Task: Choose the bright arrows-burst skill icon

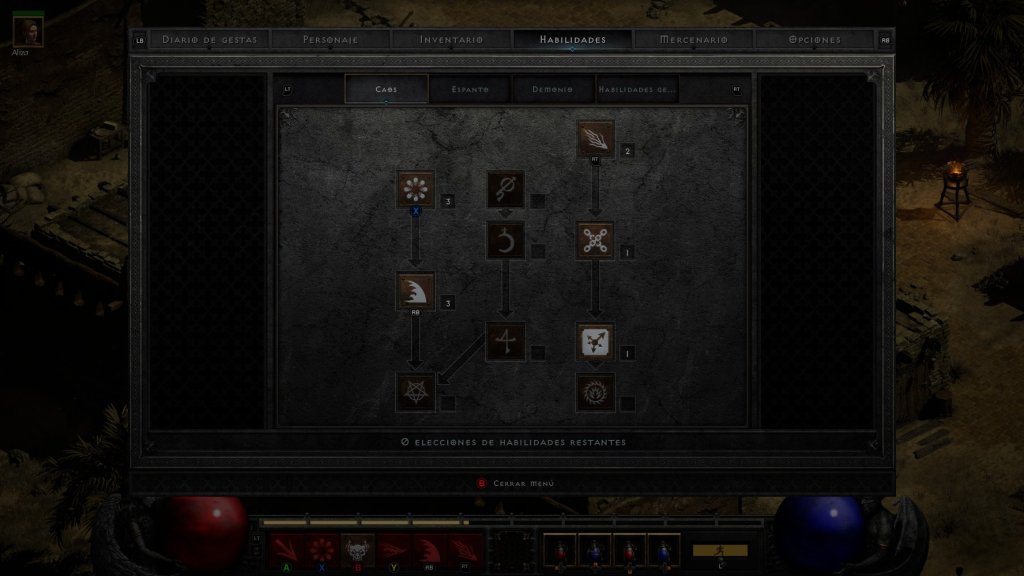Action: coord(596,342)
